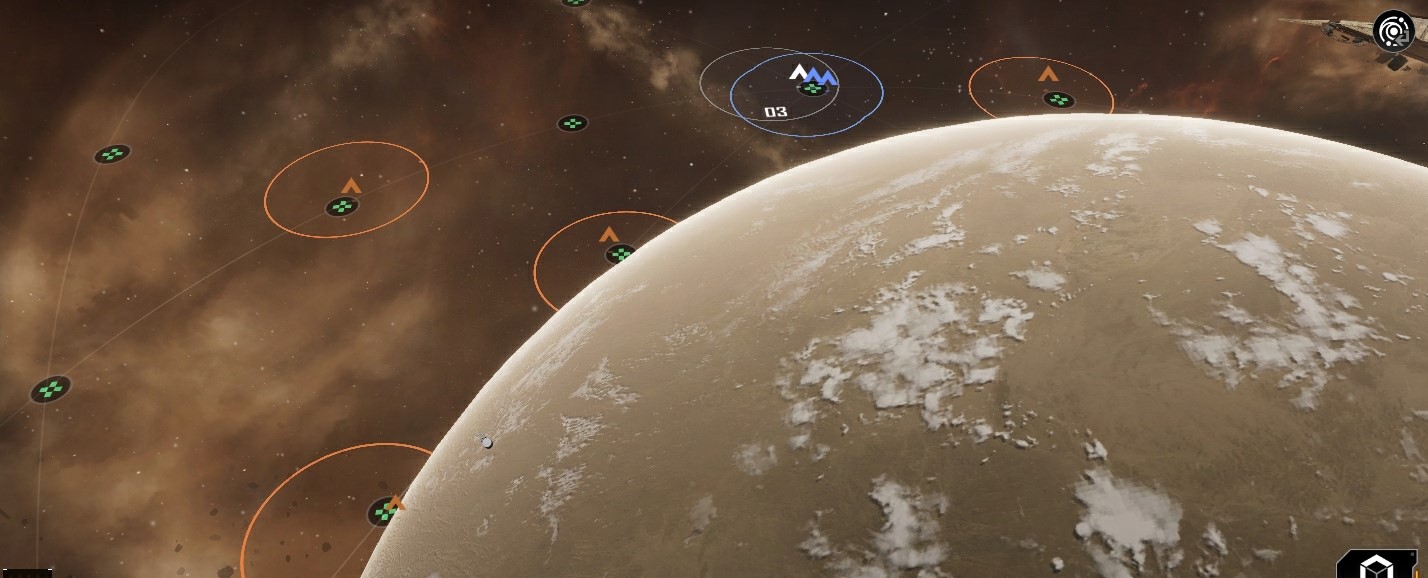Select the green node under the blue fleet
Screen dimensions: 1428x578
(x=813, y=89)
